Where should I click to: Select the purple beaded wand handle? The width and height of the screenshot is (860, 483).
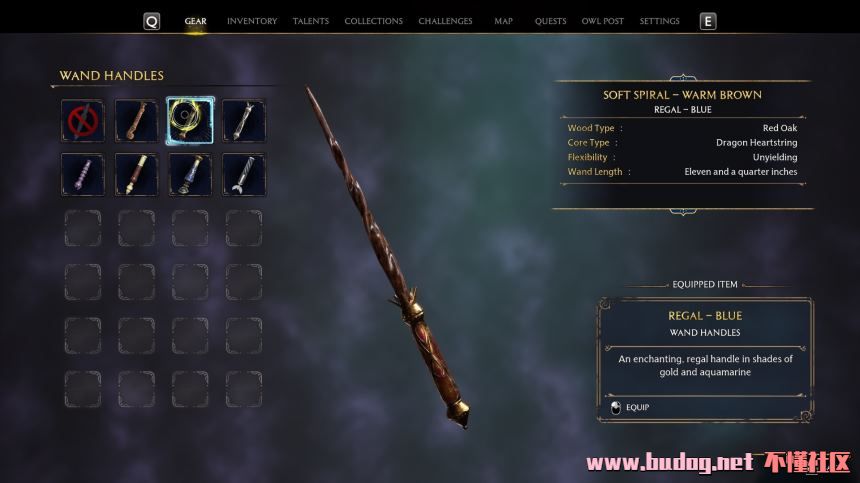pos(82,174)
